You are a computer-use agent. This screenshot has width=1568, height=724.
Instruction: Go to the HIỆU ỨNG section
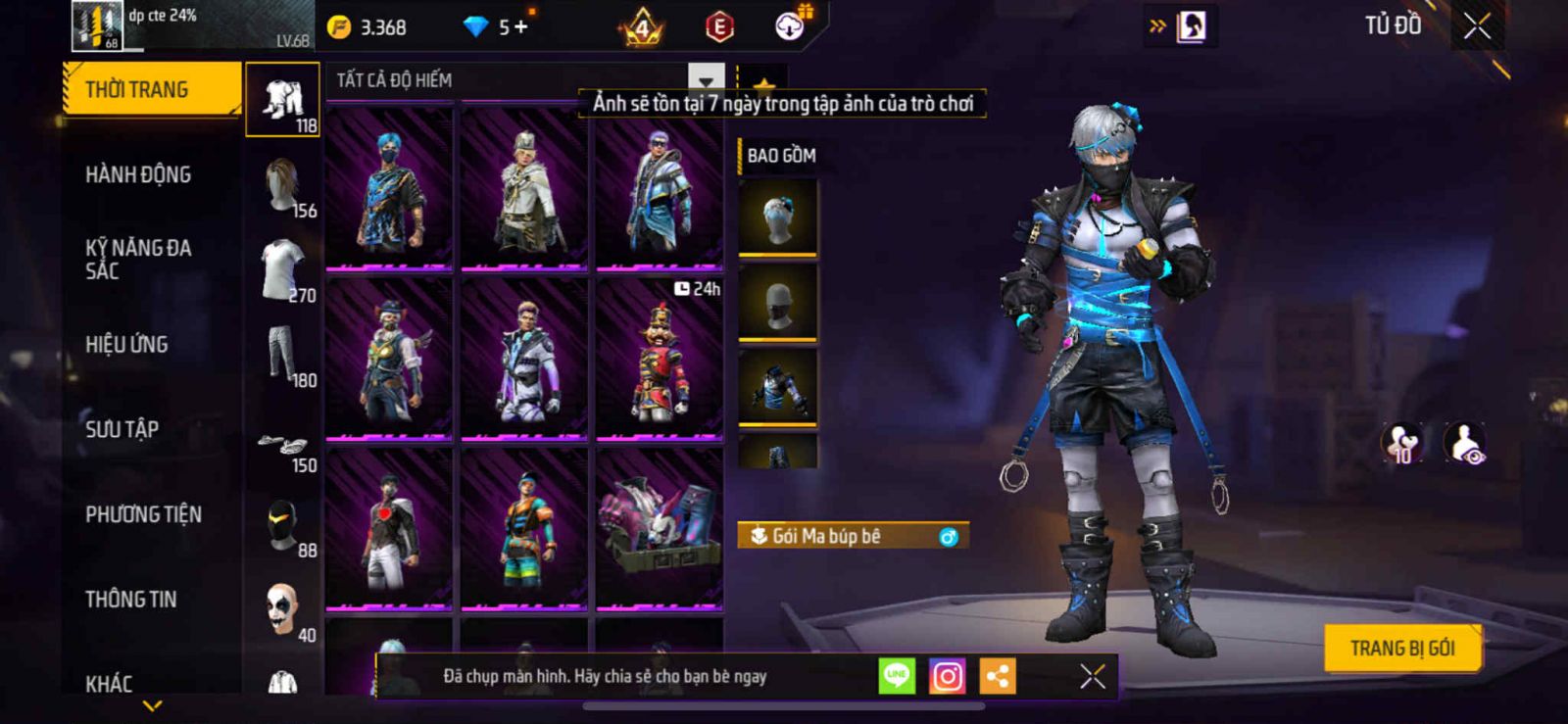[x=126, y=345]
